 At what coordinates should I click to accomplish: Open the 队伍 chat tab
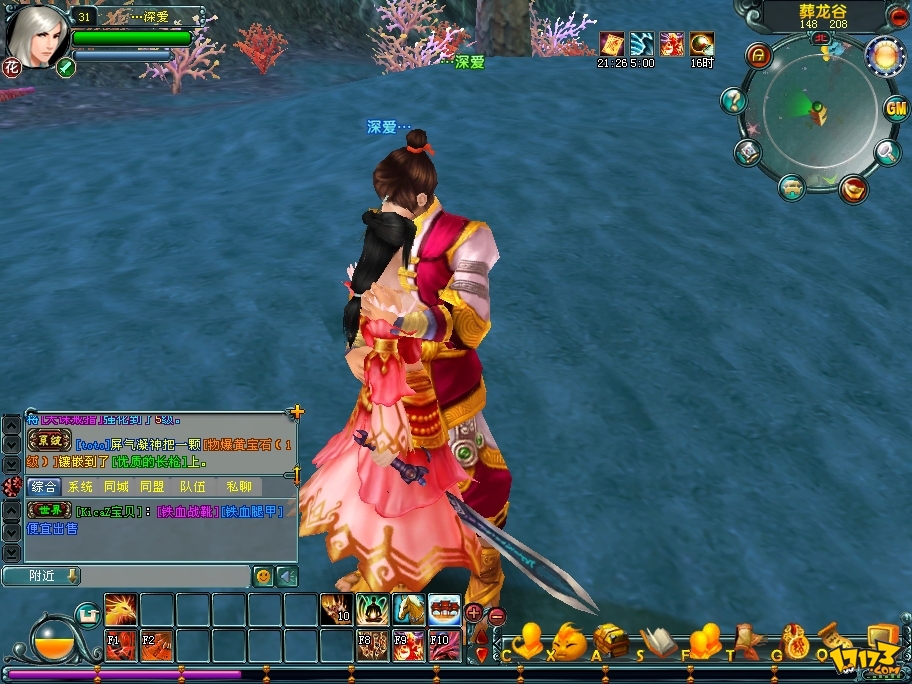[193, 487]
